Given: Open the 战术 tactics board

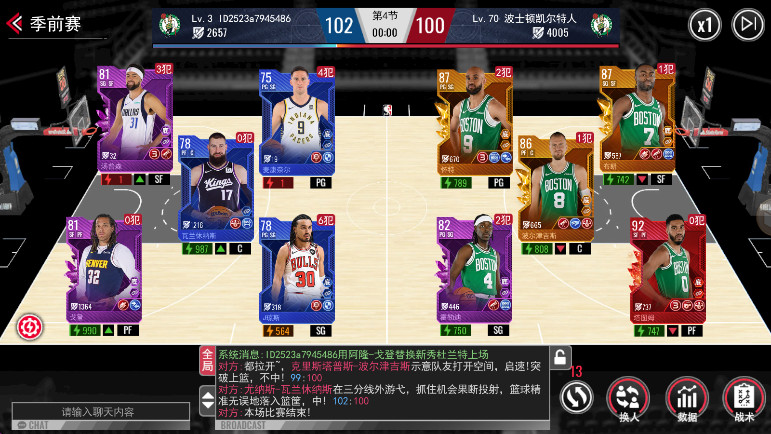Looking at the screenshot, I should tap(742, 397).
